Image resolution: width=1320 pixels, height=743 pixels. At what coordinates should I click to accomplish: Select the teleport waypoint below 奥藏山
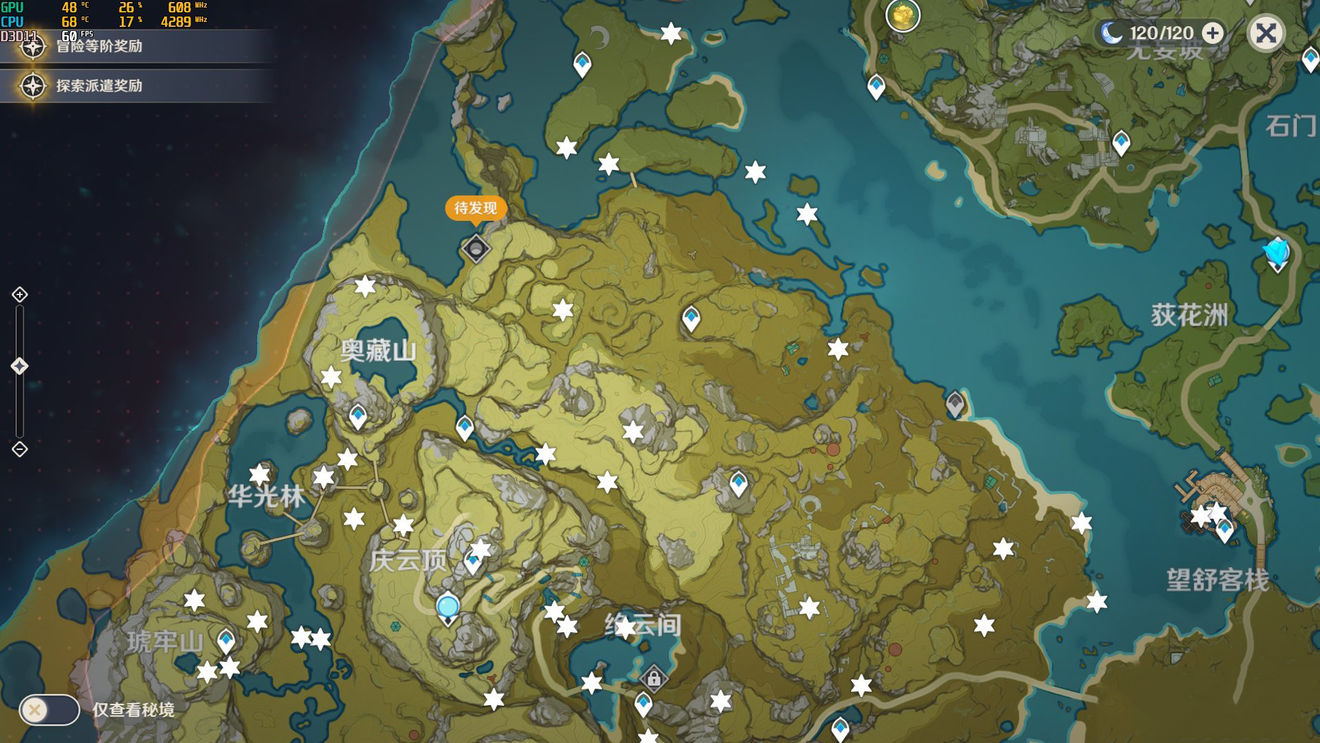[x=358, y=416]
